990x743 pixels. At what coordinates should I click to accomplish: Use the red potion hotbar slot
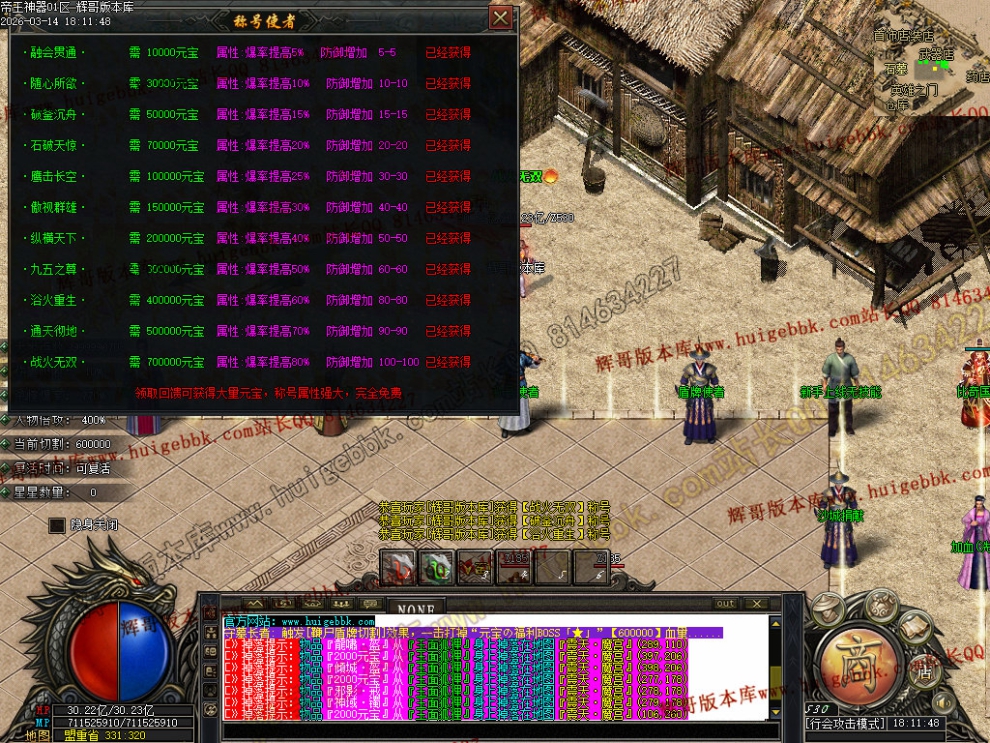(x=399, y=567)
